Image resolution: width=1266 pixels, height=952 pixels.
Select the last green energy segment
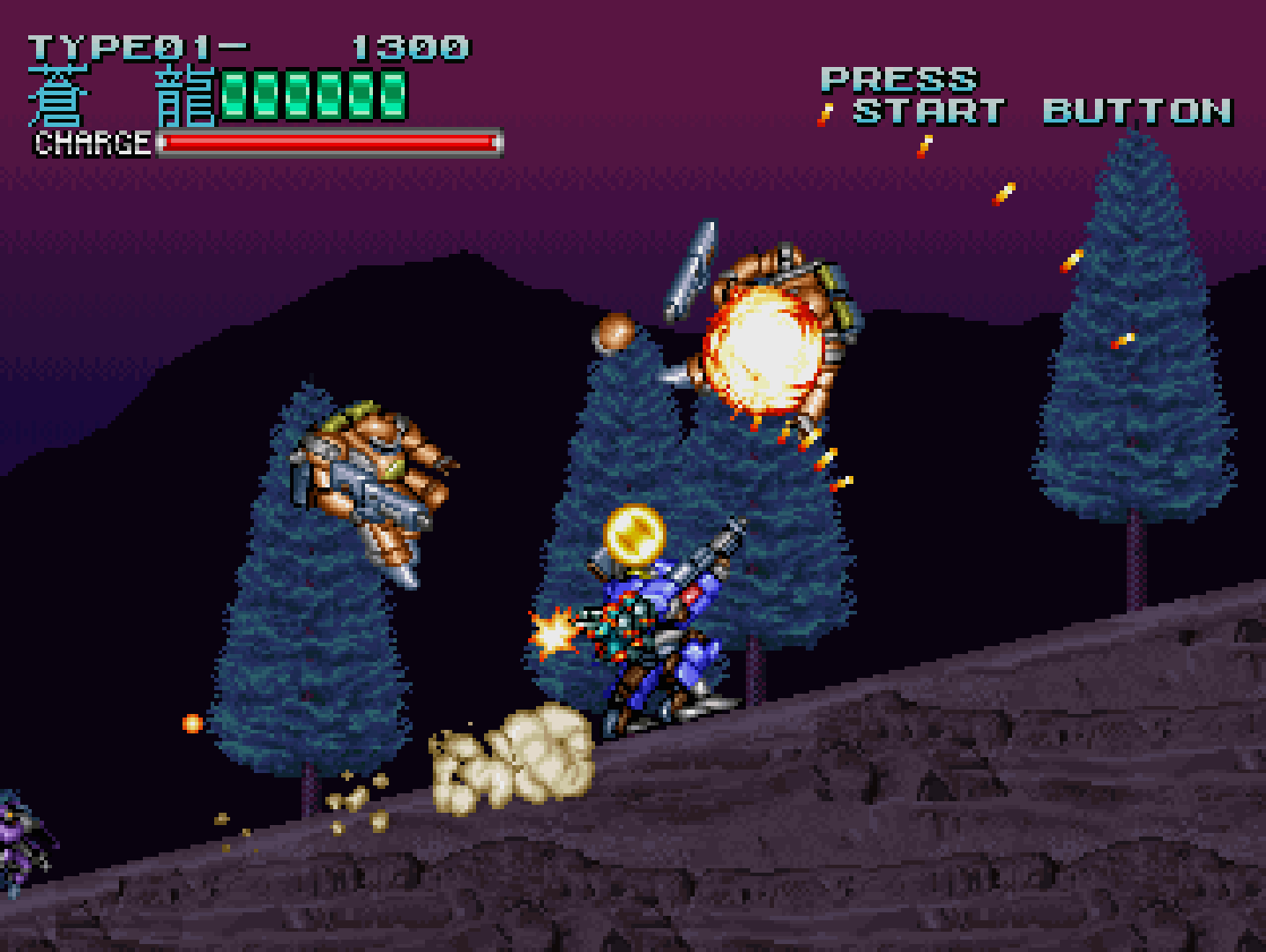tap(391, 93)
